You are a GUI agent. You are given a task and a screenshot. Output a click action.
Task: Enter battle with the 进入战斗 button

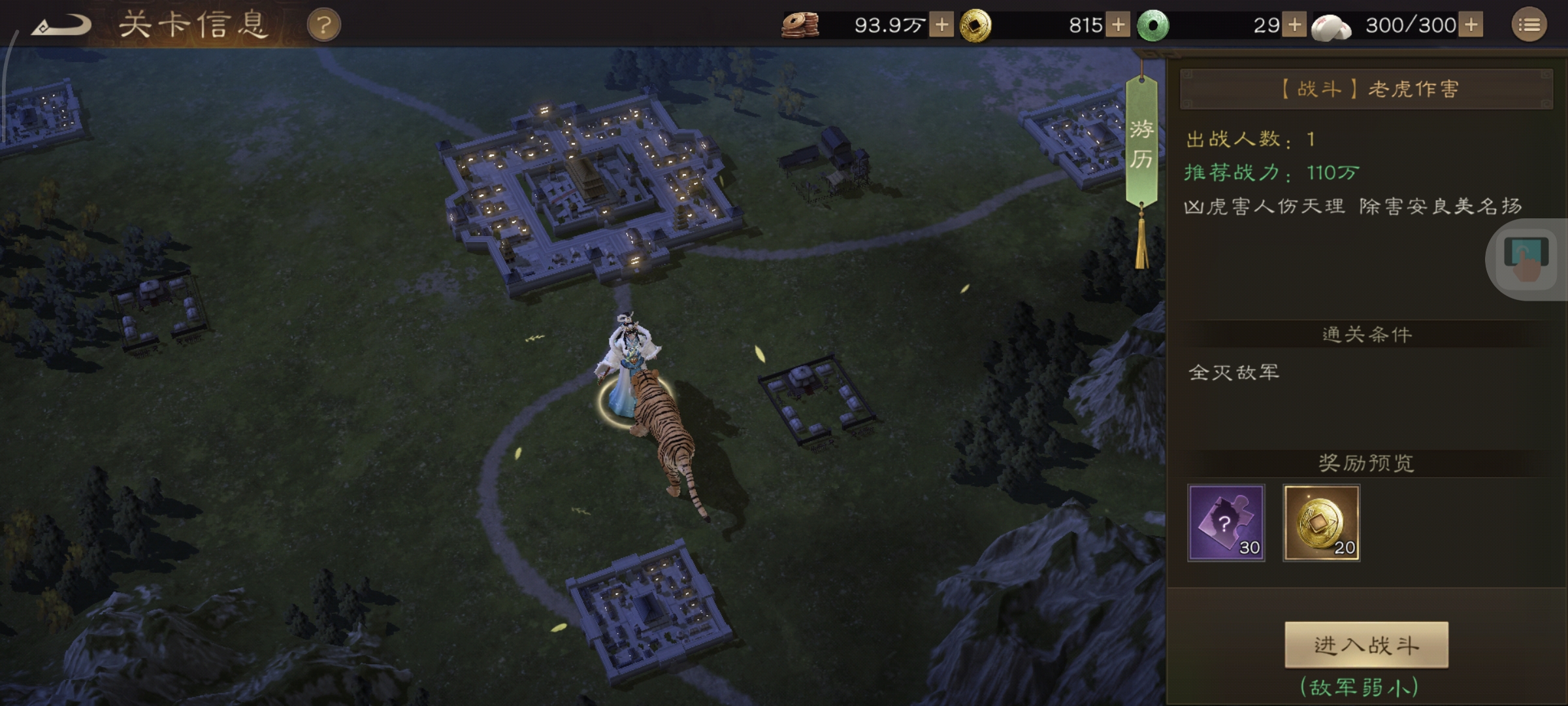point(1366,645)
